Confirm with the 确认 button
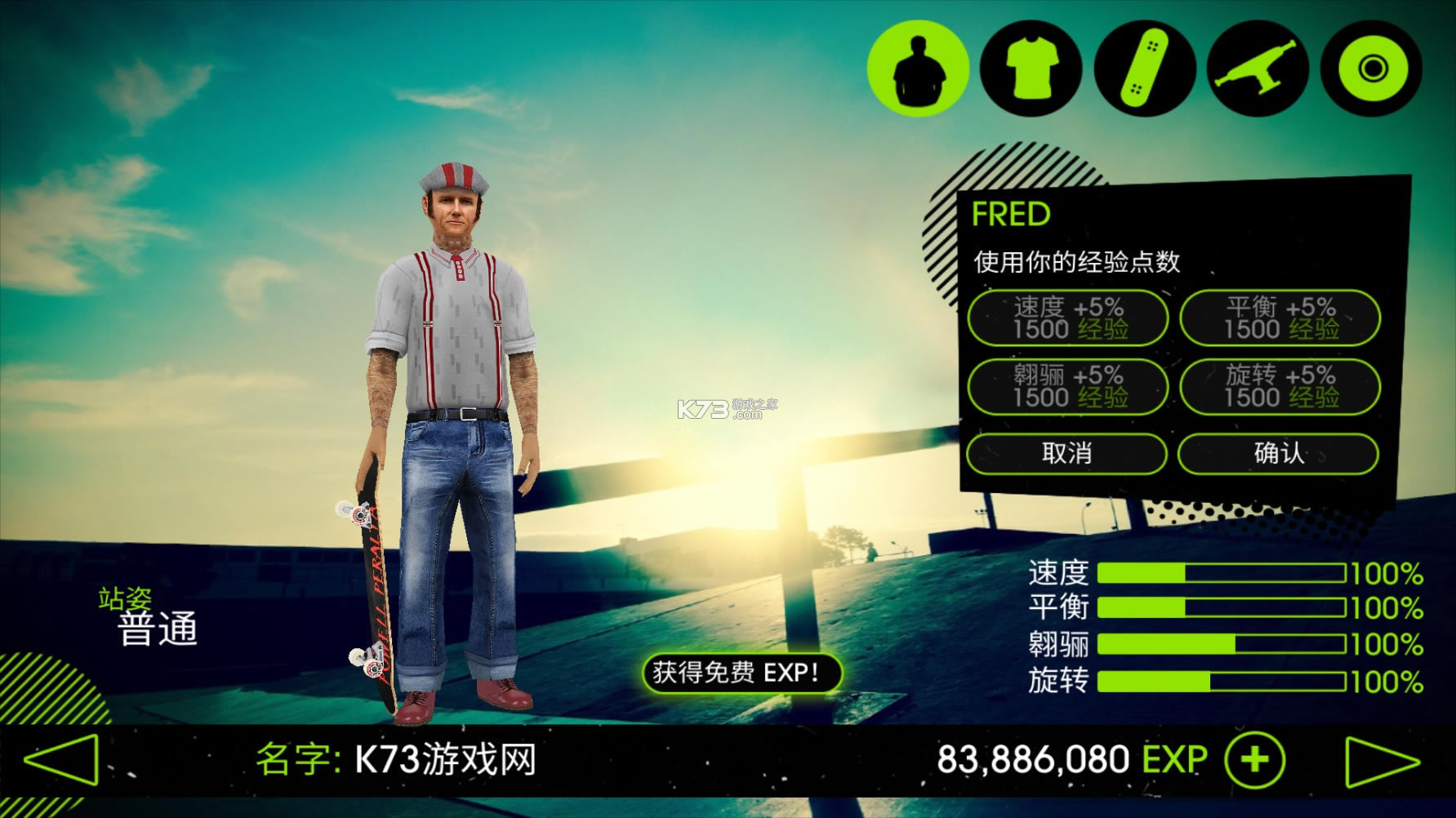 pyautogui.click(x=1278, y=454)
